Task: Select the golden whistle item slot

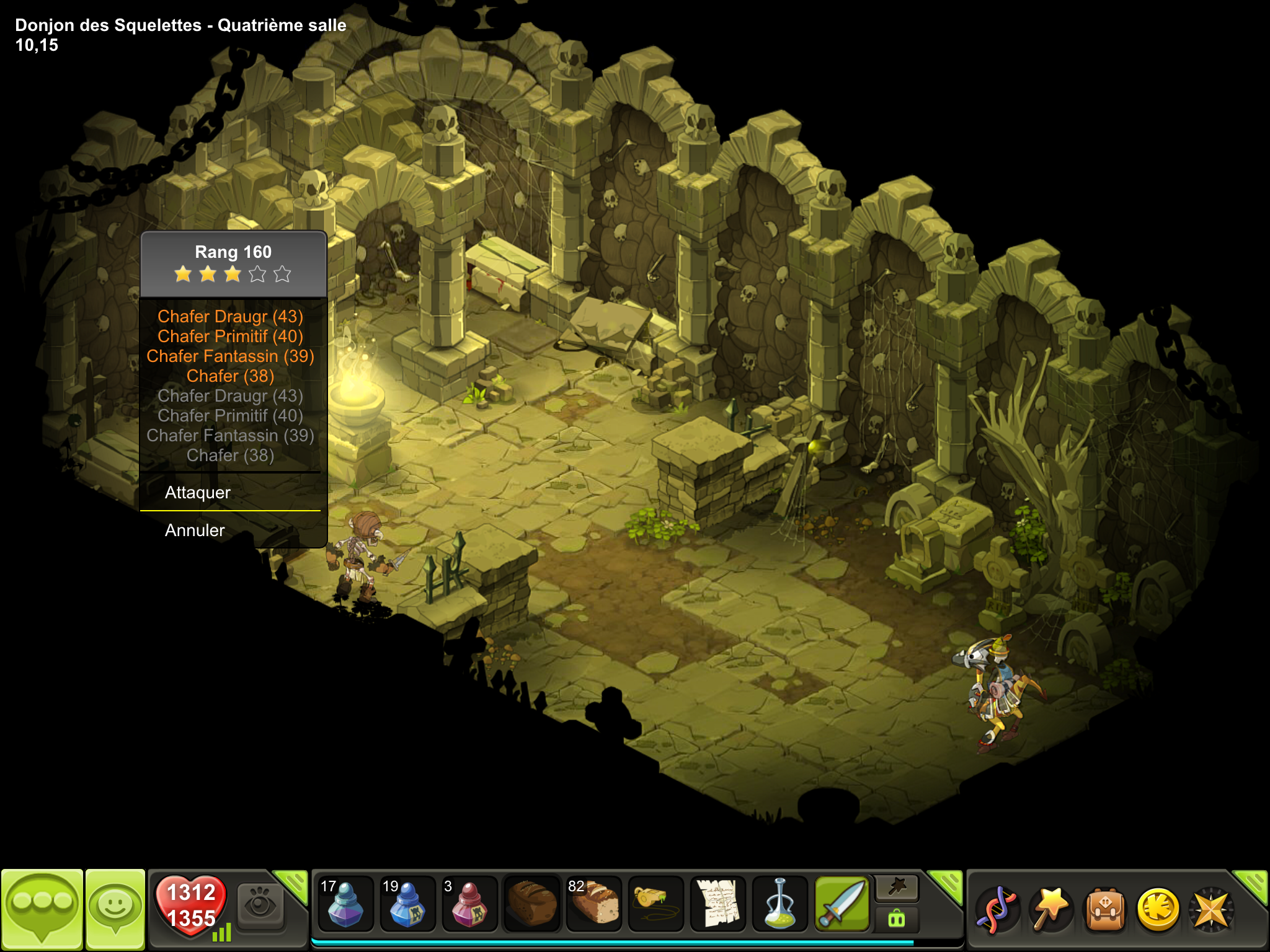Action: point(655,905)
